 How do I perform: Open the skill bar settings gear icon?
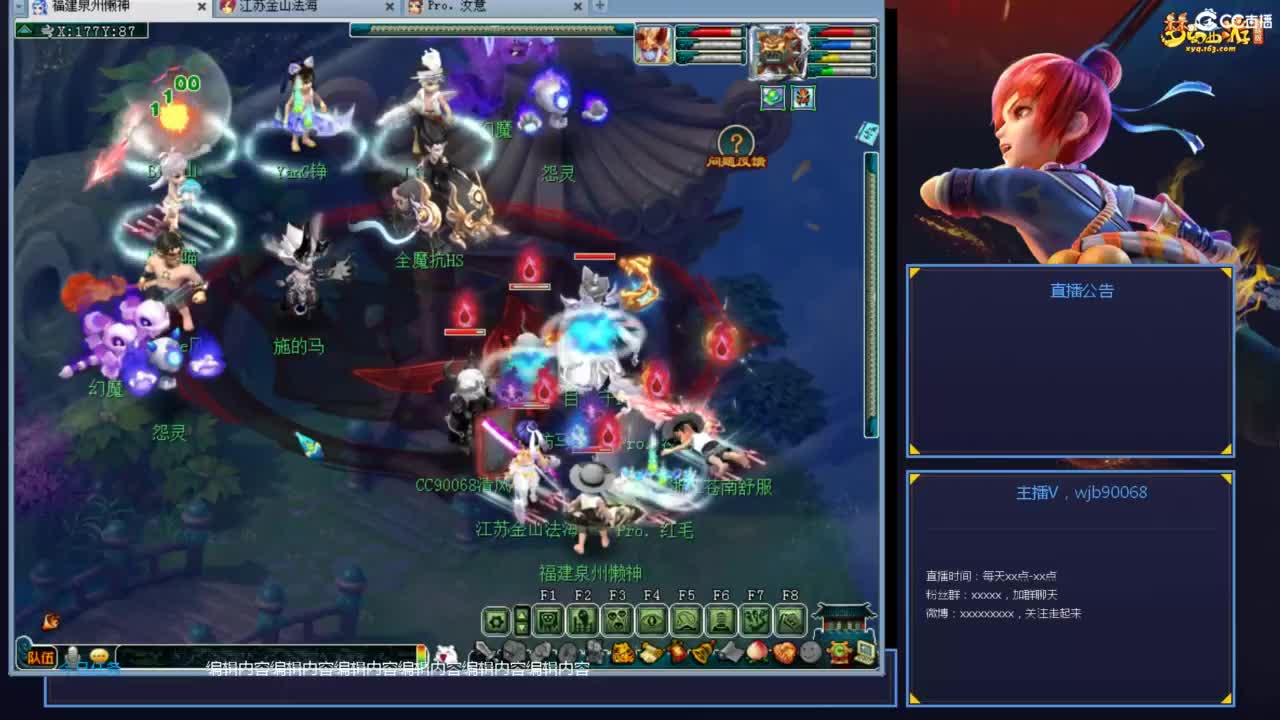point(494,619)
